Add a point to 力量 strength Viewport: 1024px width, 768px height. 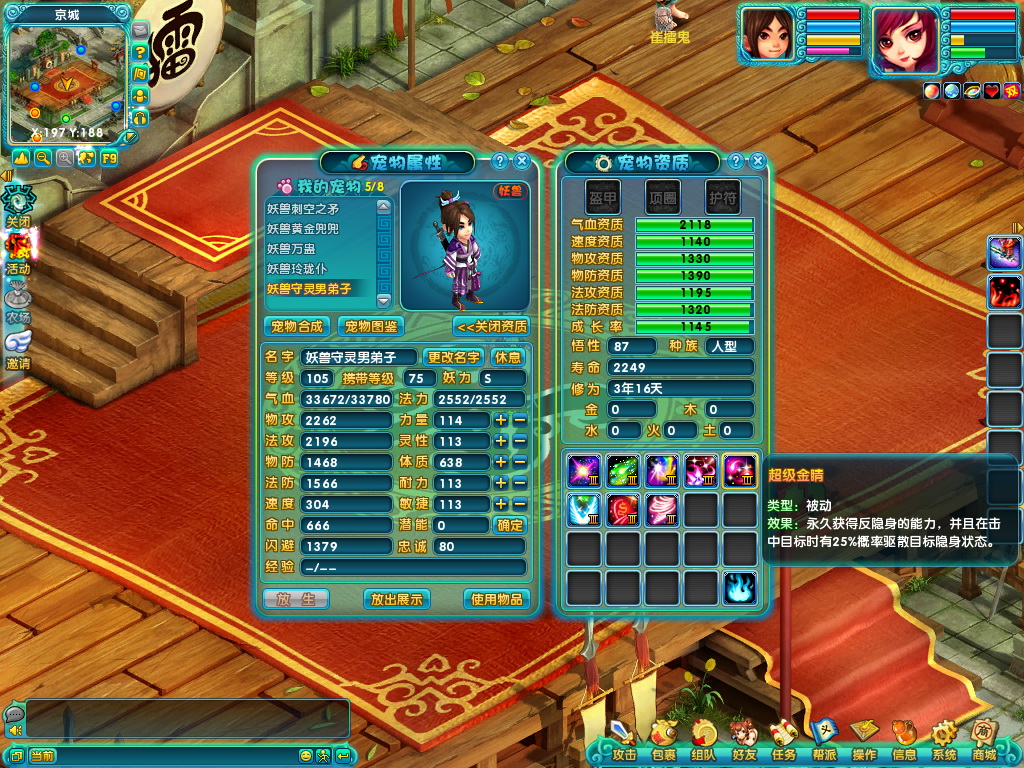[501, 420]
